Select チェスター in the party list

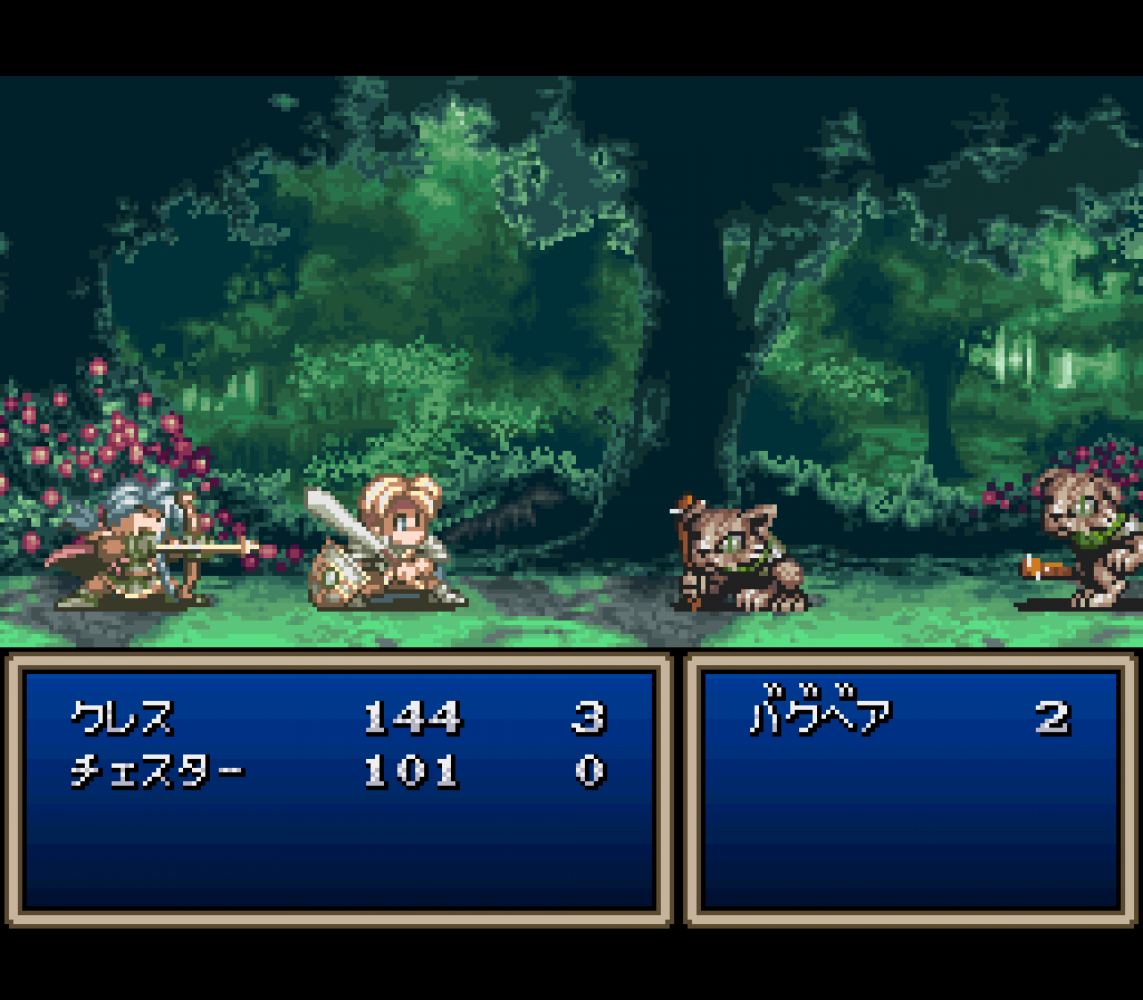point(157,771)
